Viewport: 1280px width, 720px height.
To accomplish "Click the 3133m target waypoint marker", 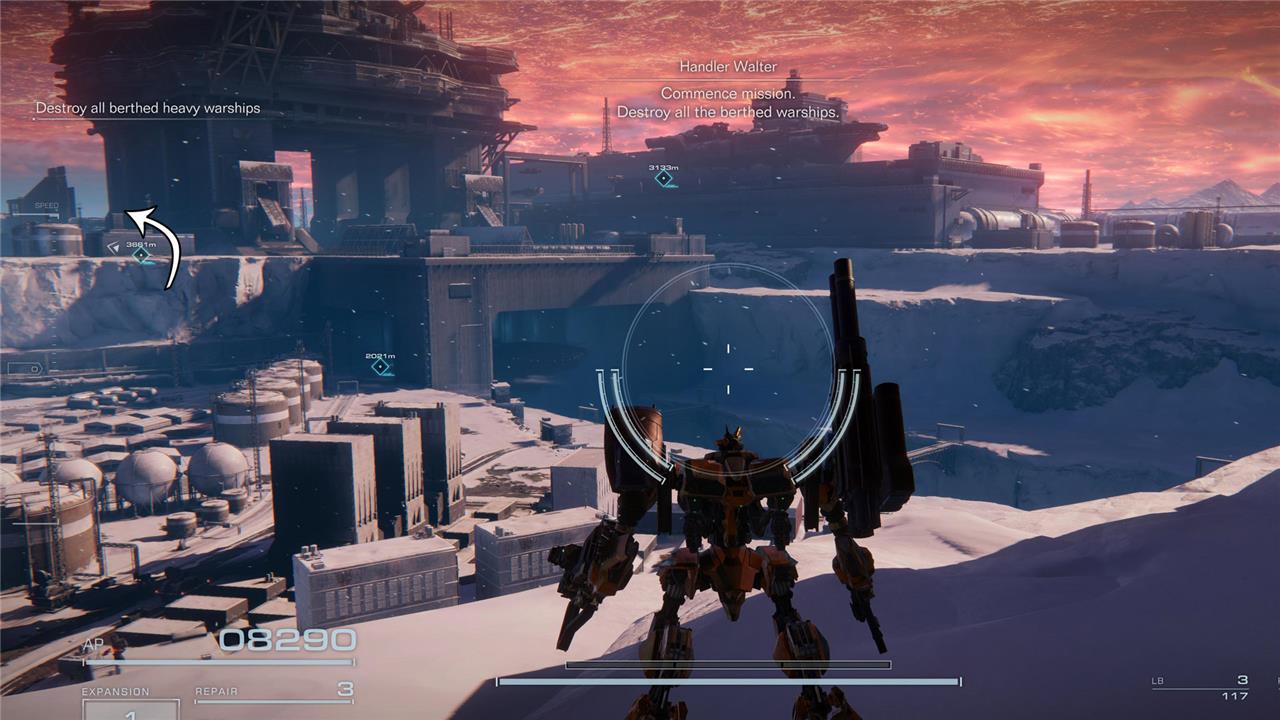I will (x=663, y=178).
